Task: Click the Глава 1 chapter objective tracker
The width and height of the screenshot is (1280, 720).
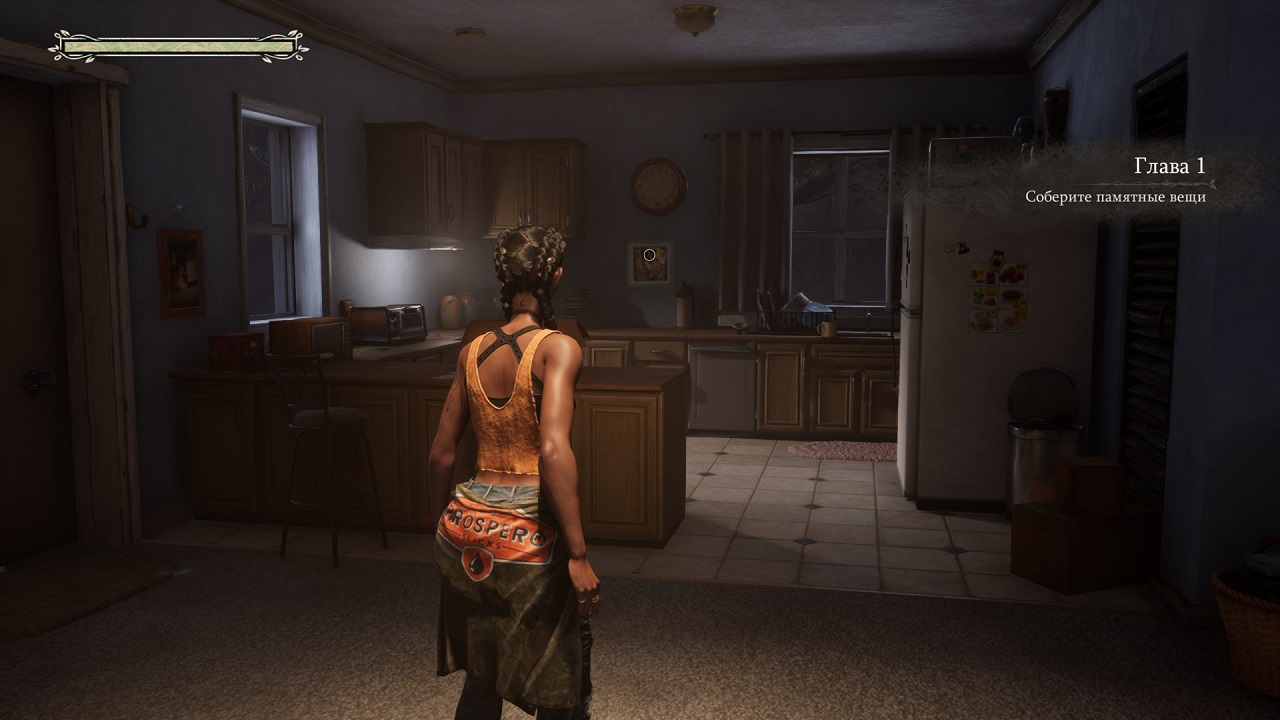Action: click(1115, 180)
